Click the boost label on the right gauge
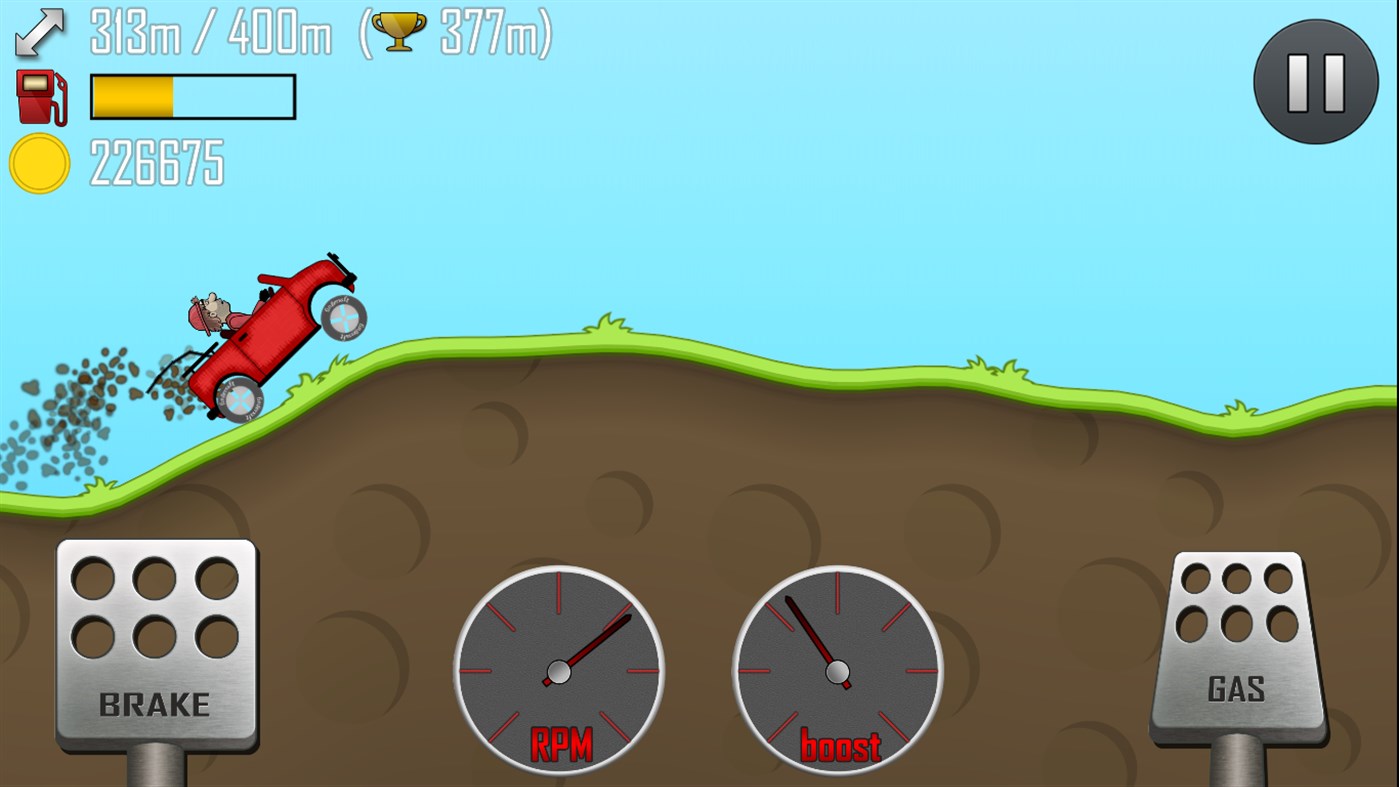Screen dimensions: 1399x787 click(x=838, y=745)
